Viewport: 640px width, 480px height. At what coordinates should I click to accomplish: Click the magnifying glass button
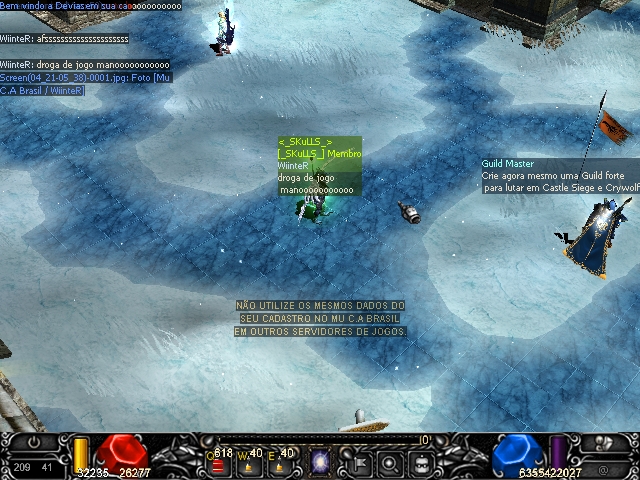pyautogui.click(x=391, y=463)
